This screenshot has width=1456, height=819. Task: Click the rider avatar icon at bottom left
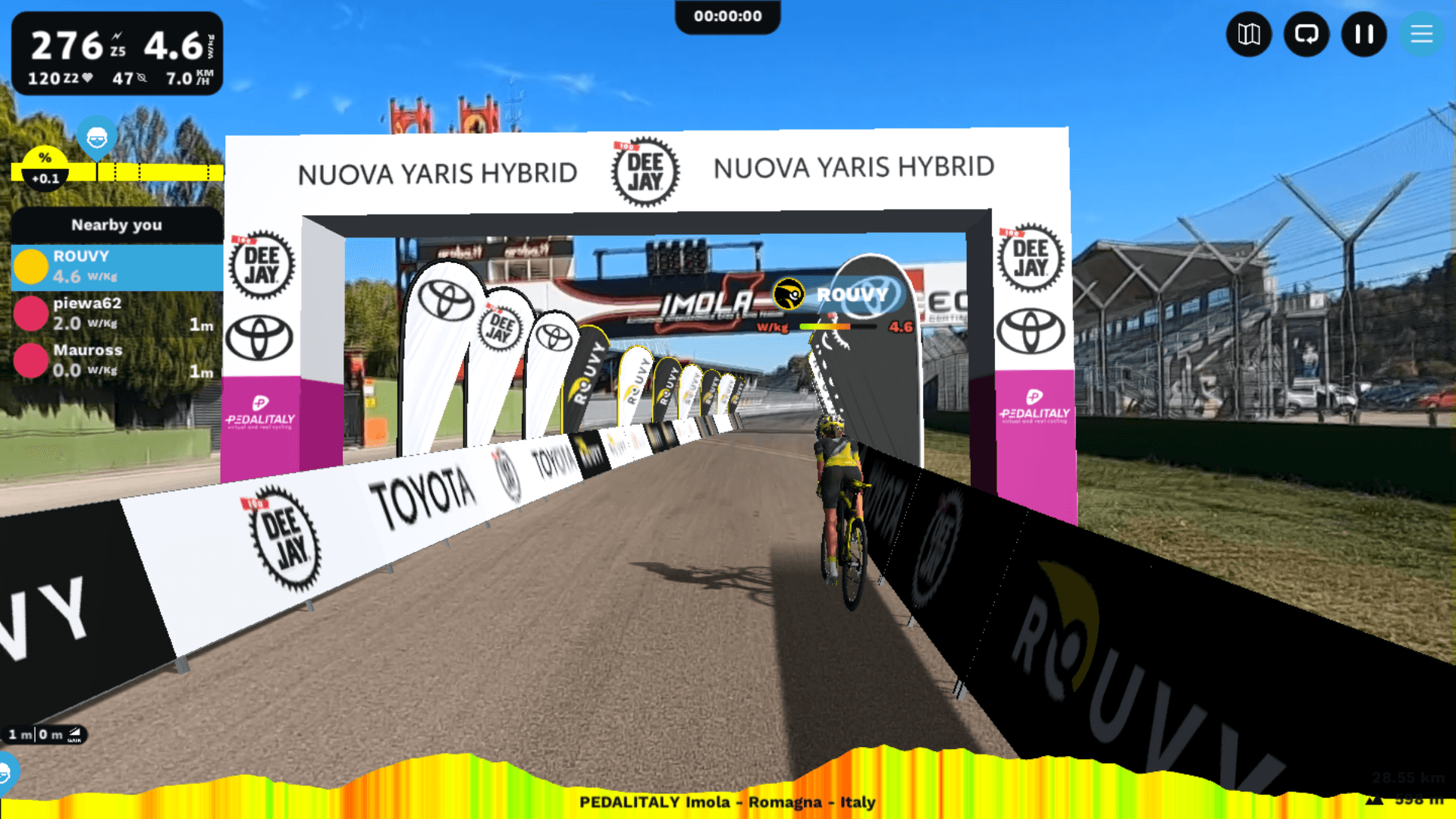pyautogui.click(x=6, y=773)
